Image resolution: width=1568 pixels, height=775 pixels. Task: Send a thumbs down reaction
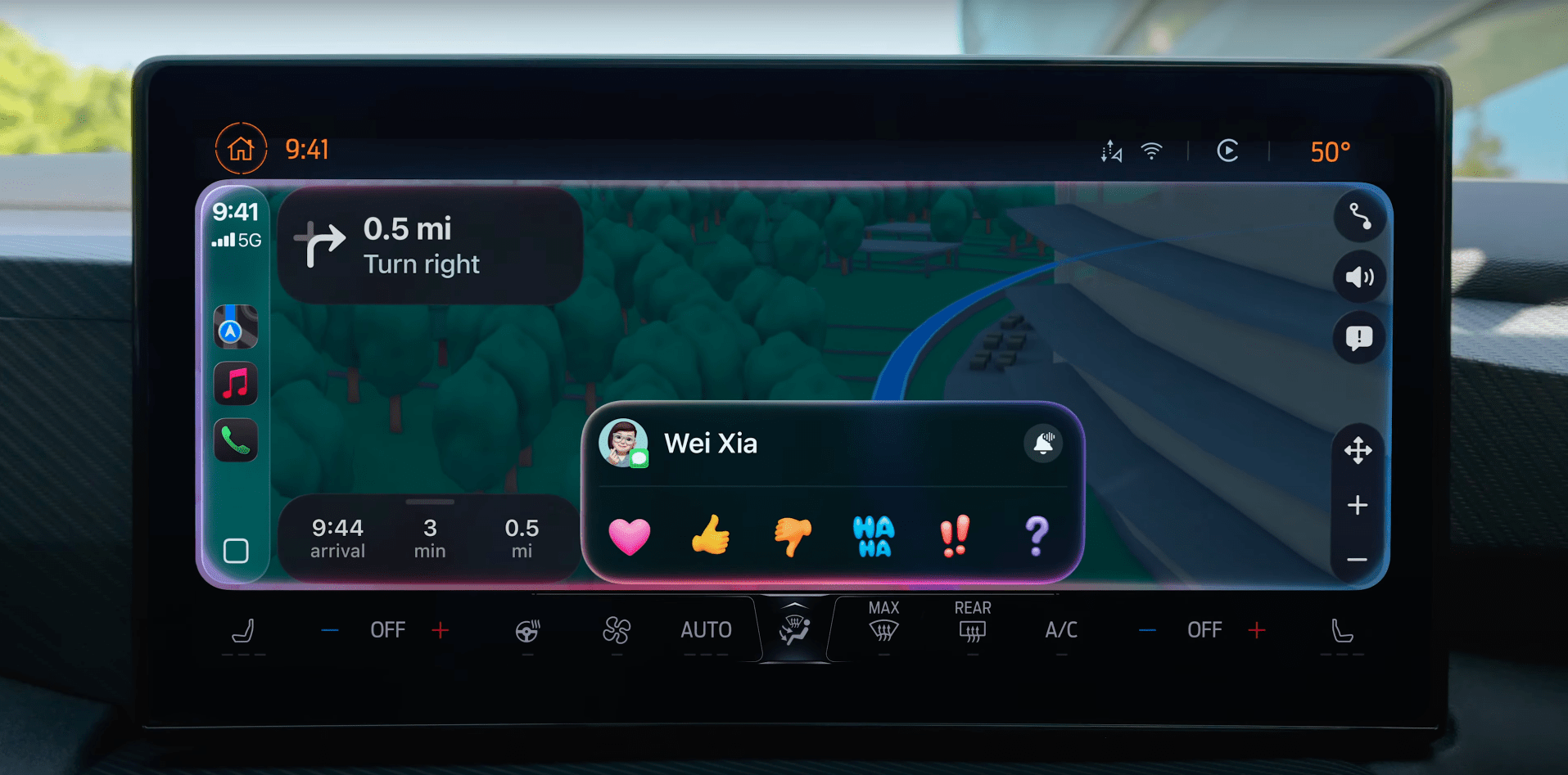pyautogui.click(x=793, y=536)
